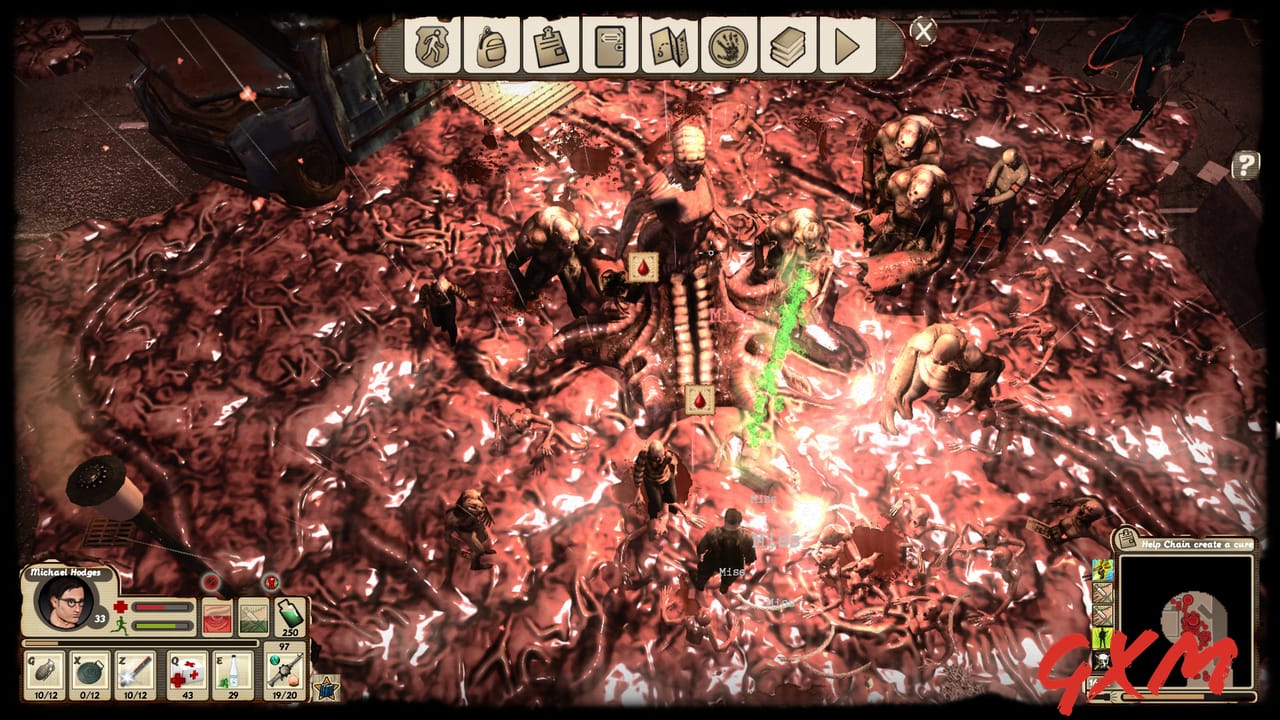Select the landmine slot

(x=92, y=673)
